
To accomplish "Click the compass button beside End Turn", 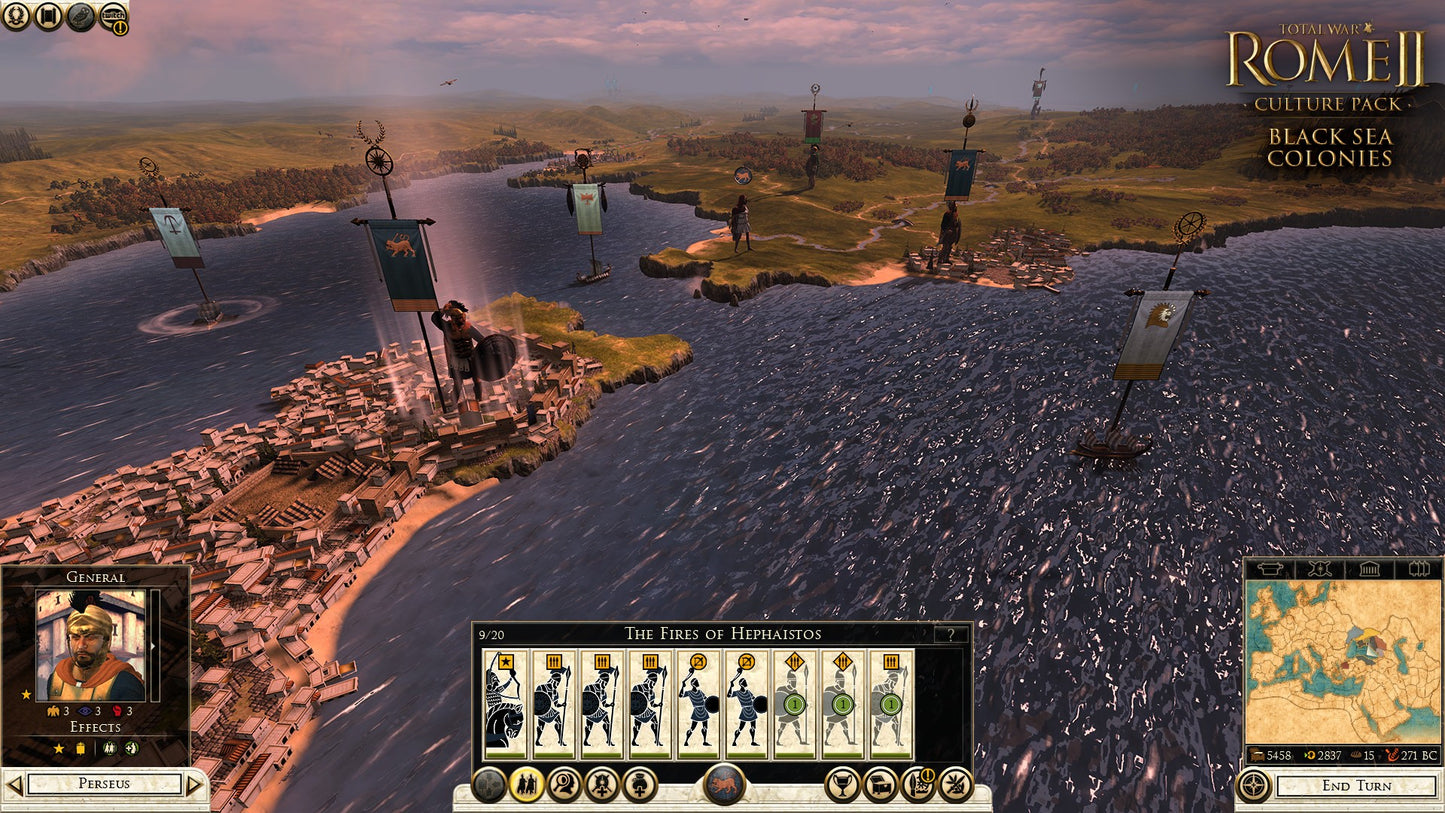I will [1254, 785].
